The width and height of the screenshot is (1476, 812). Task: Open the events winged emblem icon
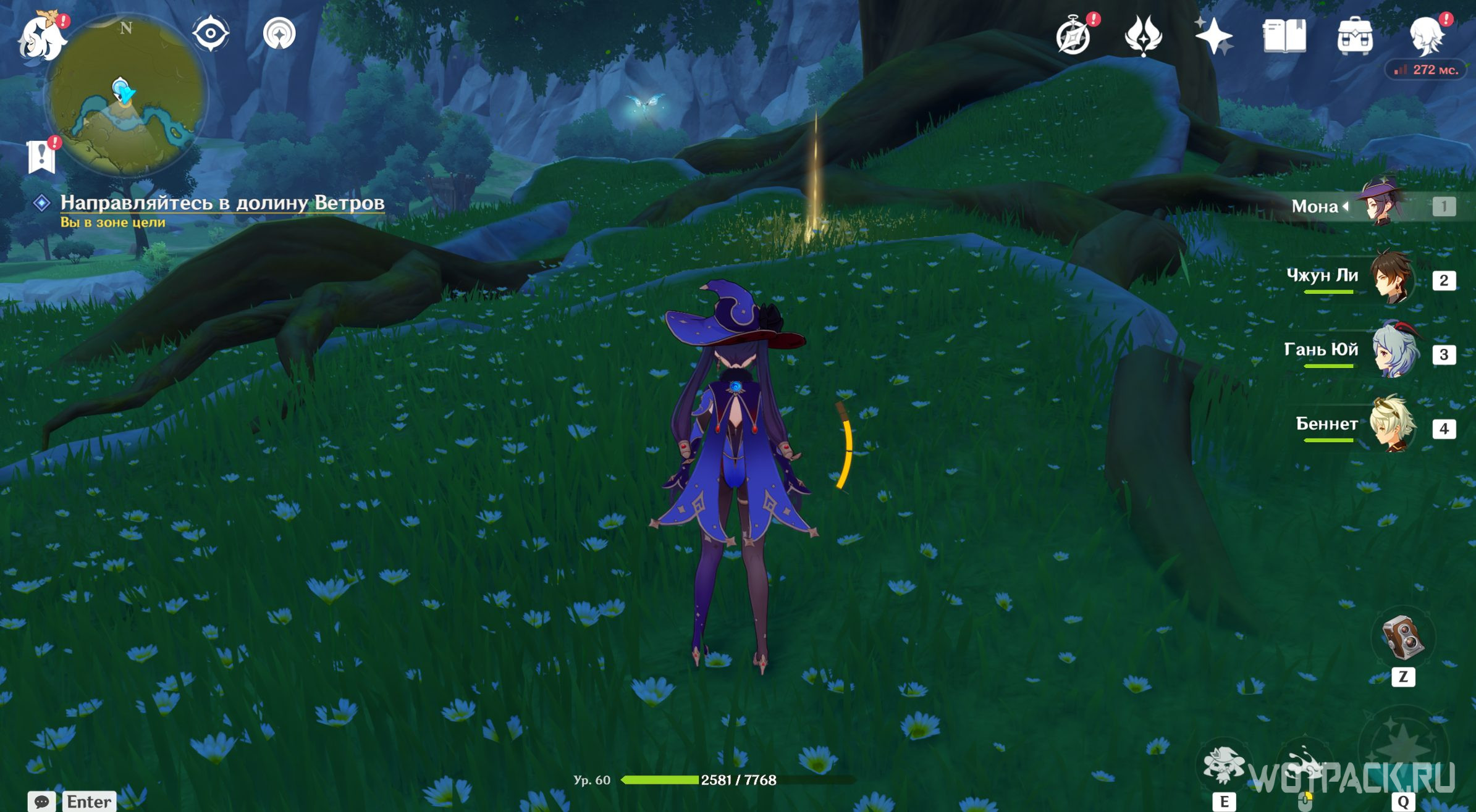click(1143, 36)
